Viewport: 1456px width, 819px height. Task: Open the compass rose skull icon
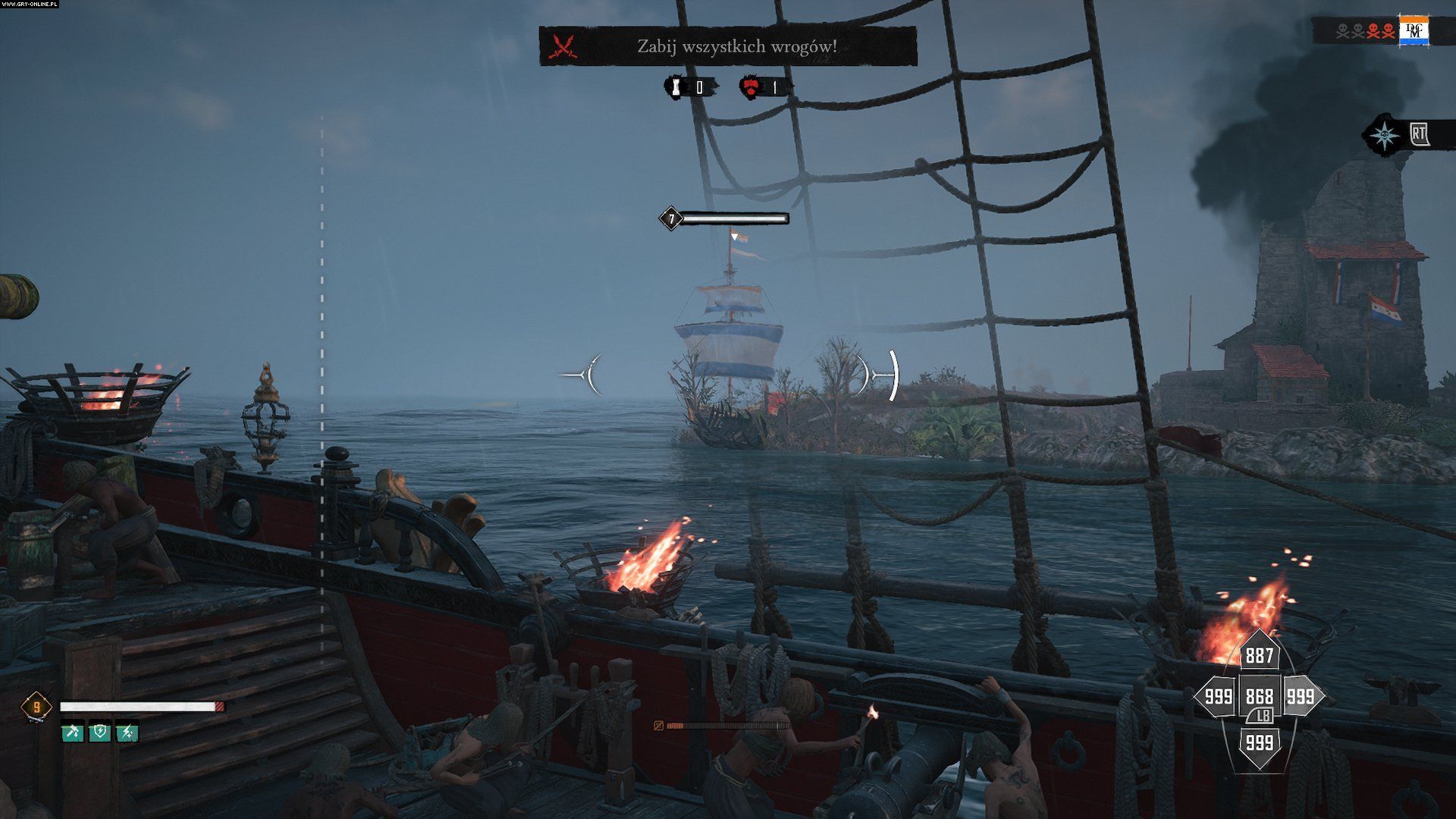pyautogui.click(x=1386, y=136)
